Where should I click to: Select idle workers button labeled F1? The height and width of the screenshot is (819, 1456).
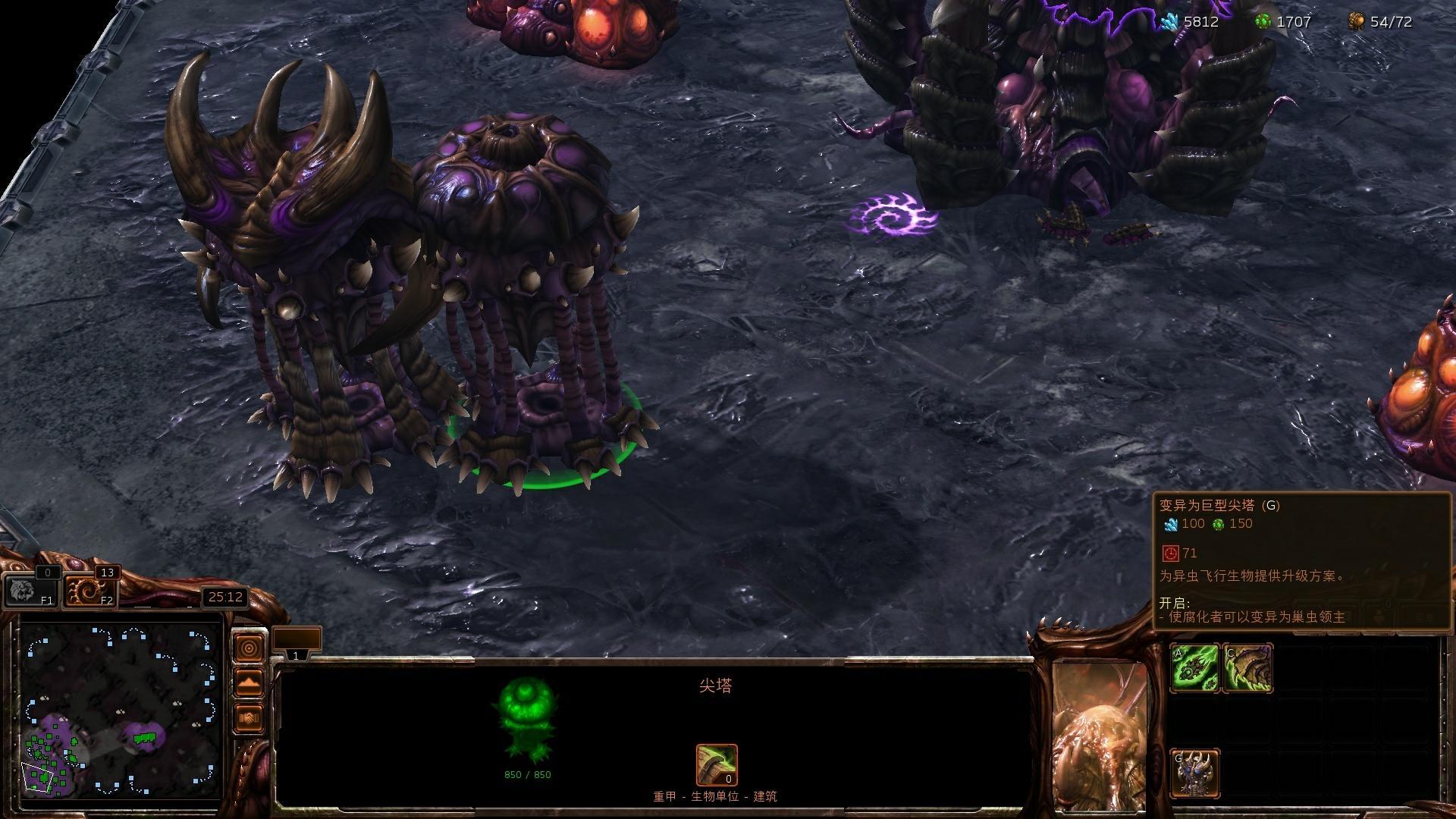30,590
